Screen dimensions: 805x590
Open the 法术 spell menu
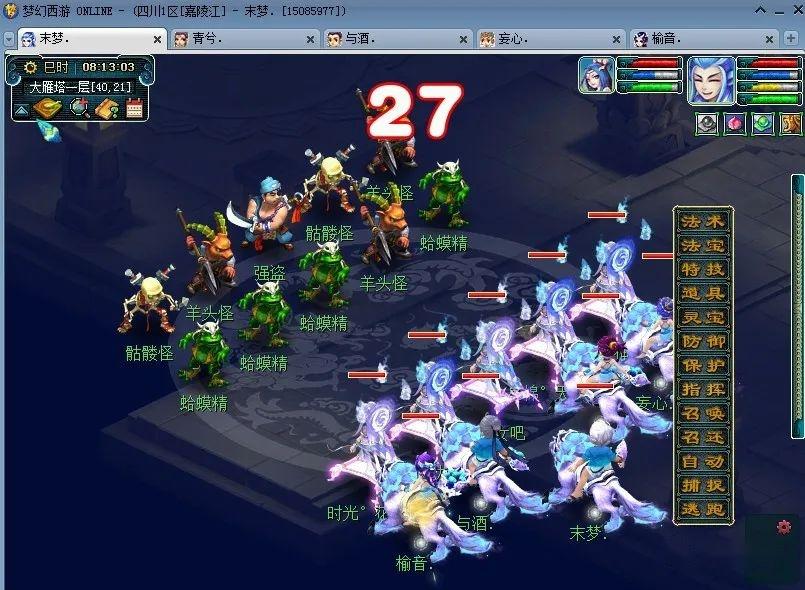pos(703,222)
